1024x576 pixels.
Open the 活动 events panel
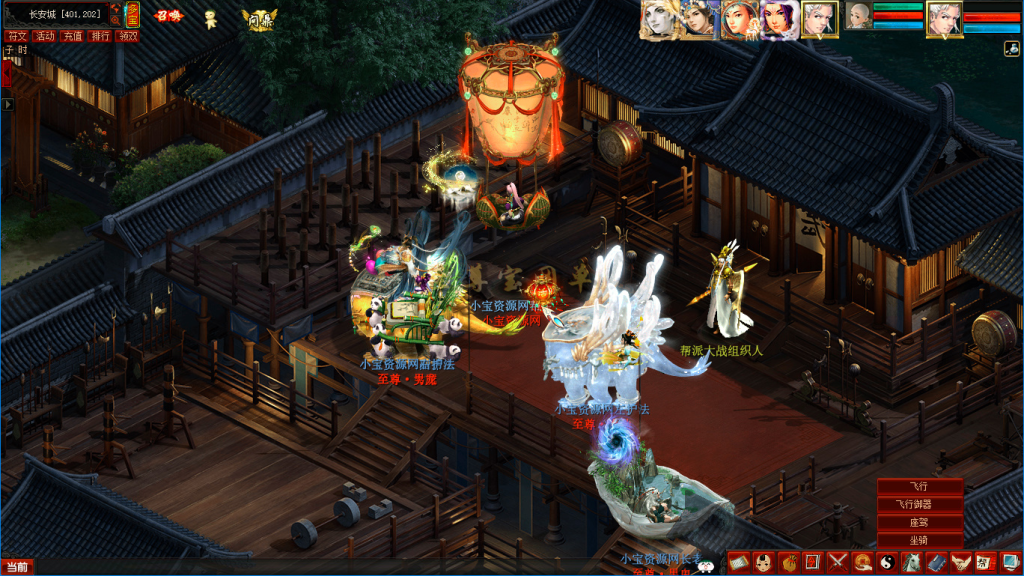click(45, 36)
